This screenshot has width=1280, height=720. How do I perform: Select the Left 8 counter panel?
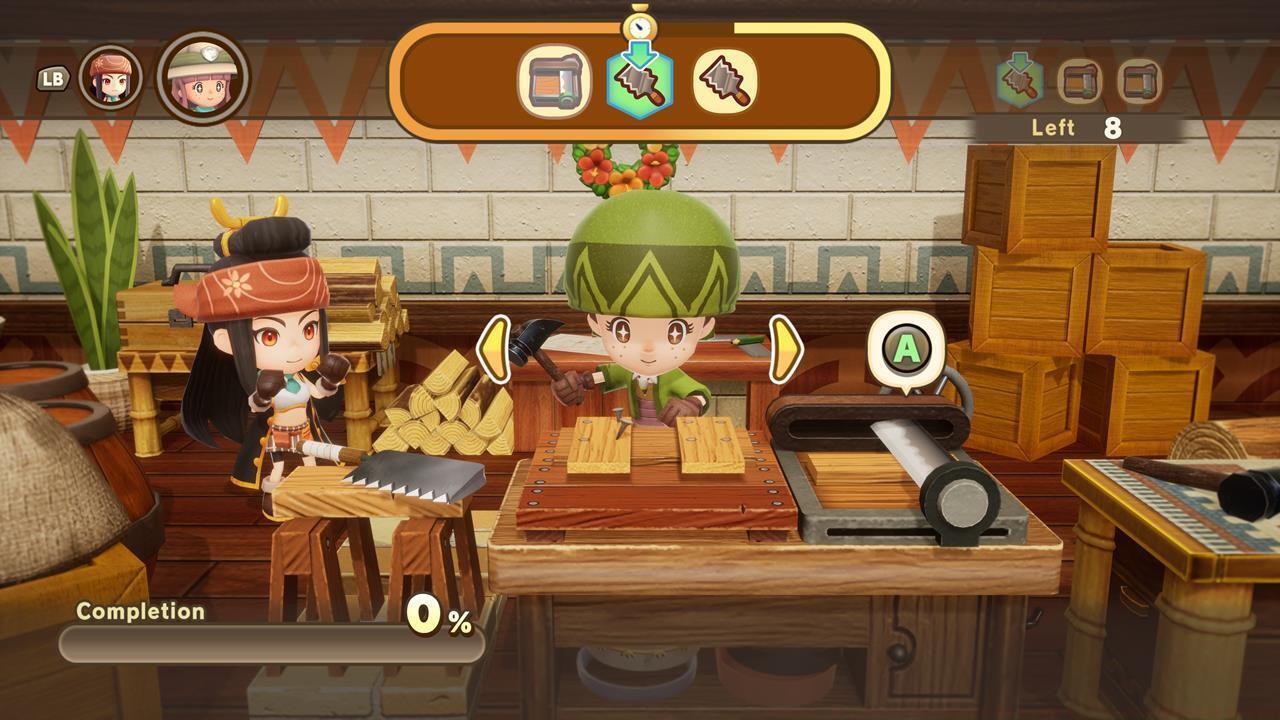(x=1074, y=128)
